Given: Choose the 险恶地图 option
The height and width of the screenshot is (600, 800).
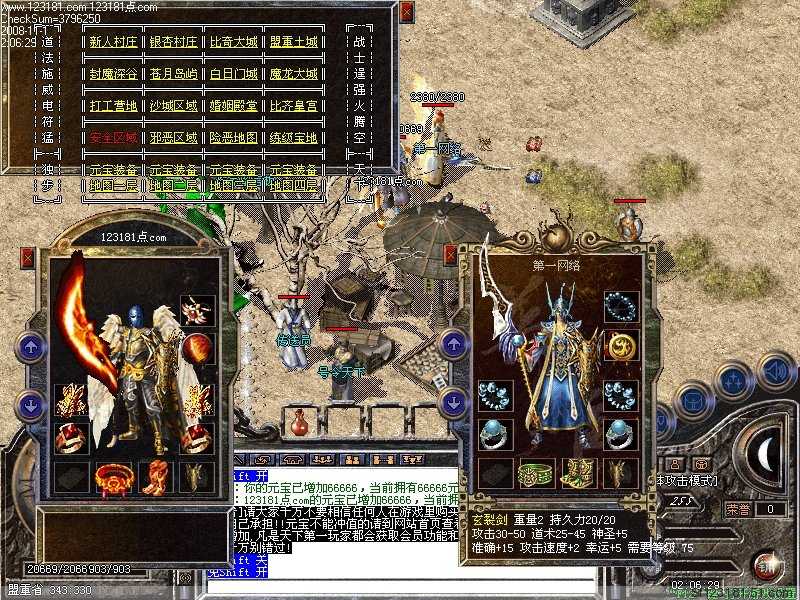Looking at the screenshot, I should click(233, 138).
